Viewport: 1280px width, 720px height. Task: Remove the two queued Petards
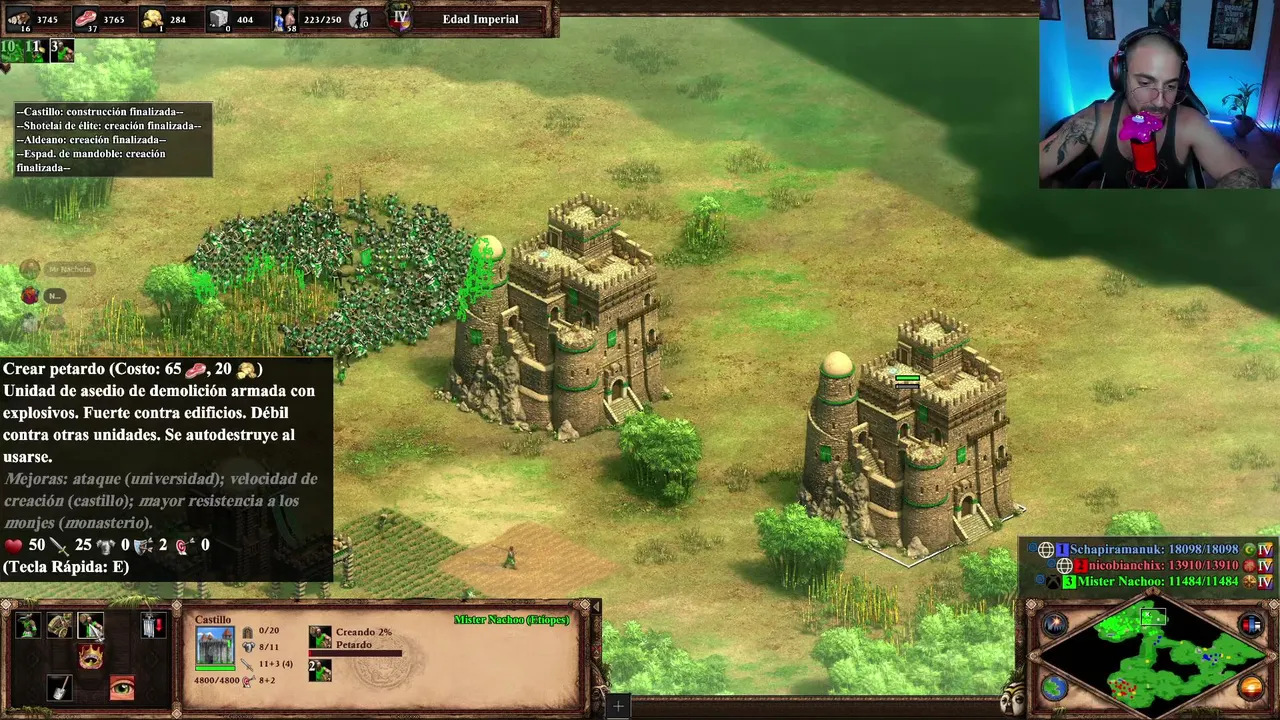pos(320,669)
